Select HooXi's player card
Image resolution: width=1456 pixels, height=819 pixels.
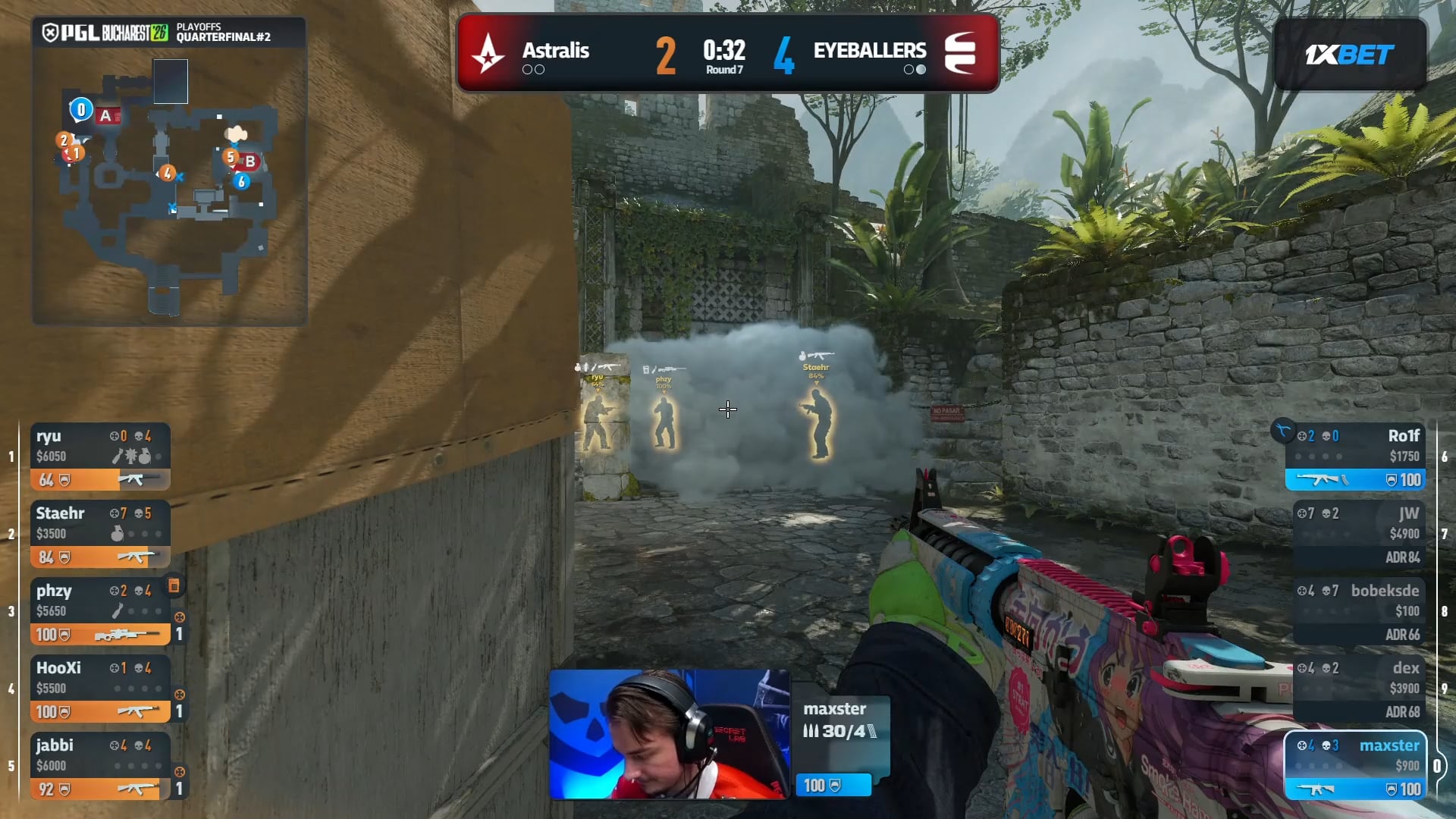pyautogui.click(x=100, y=689)
